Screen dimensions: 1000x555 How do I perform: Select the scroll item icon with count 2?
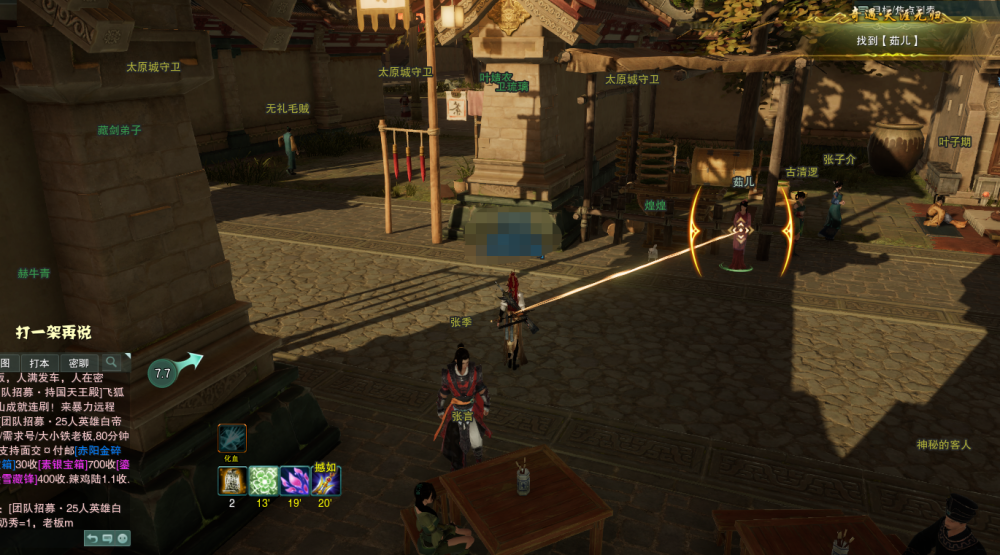pos(232,481)
